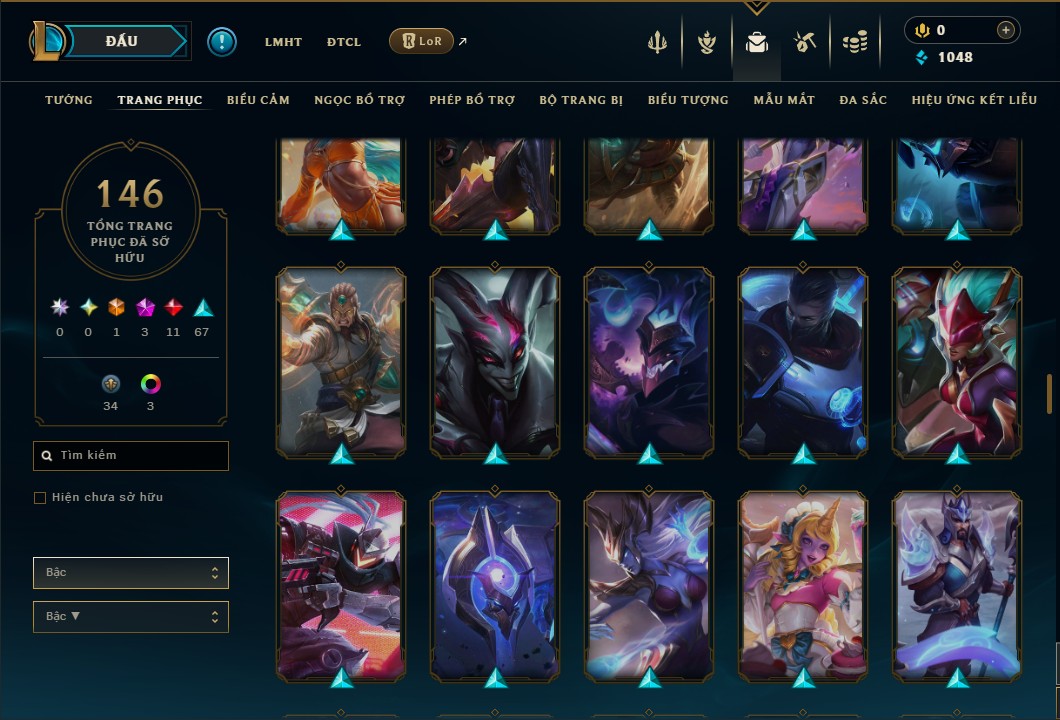Select the BIỂU CẢM tab

[258, 100]
